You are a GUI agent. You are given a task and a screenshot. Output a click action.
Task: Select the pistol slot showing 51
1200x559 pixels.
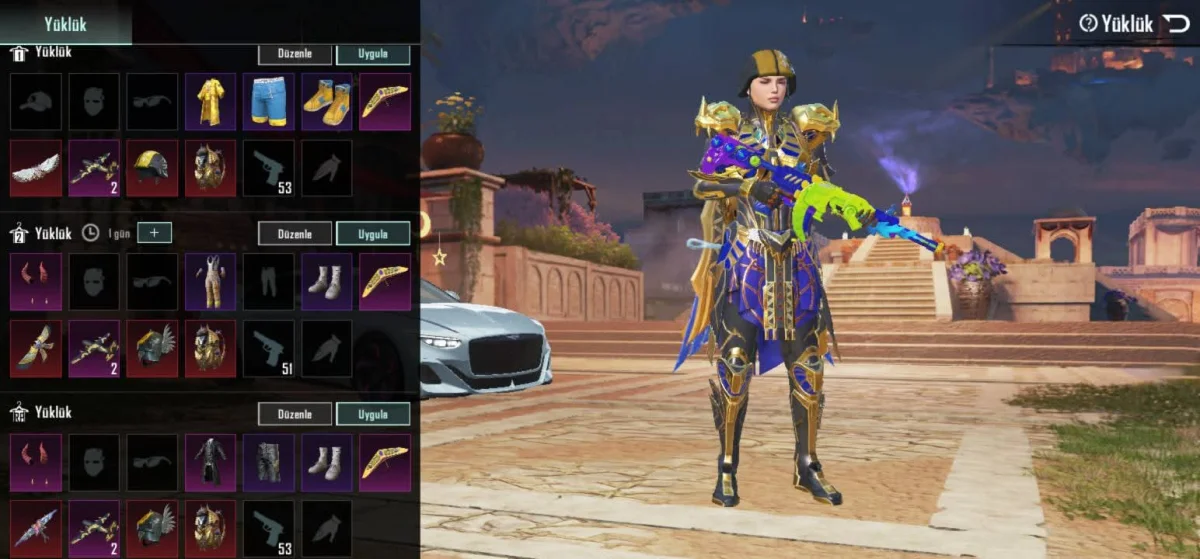(268, 348)
